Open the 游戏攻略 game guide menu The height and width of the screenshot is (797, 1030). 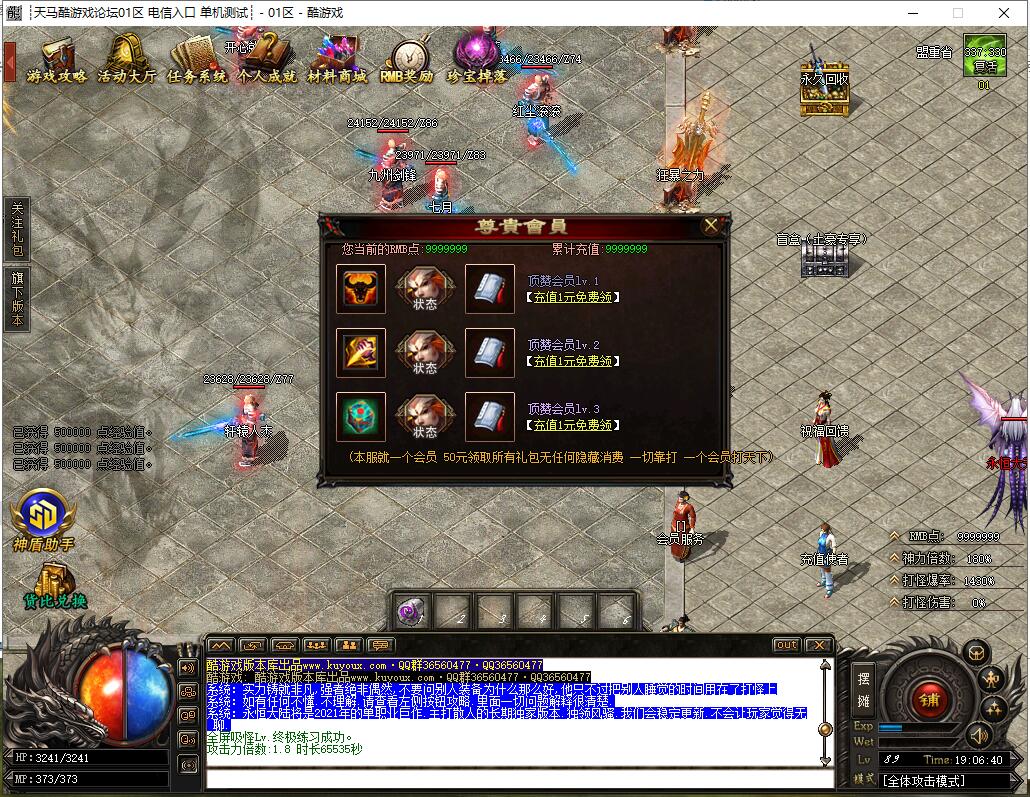click(57, 60)
